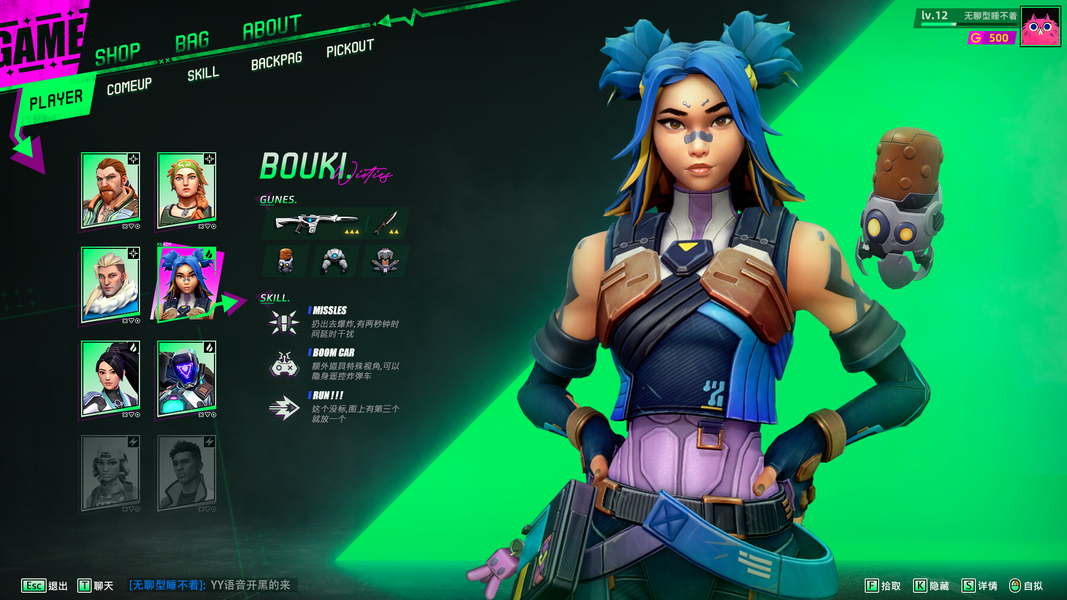Screen dimensions: 1067x600
Task: Select the purple-visor robot character
Action: 186,378
